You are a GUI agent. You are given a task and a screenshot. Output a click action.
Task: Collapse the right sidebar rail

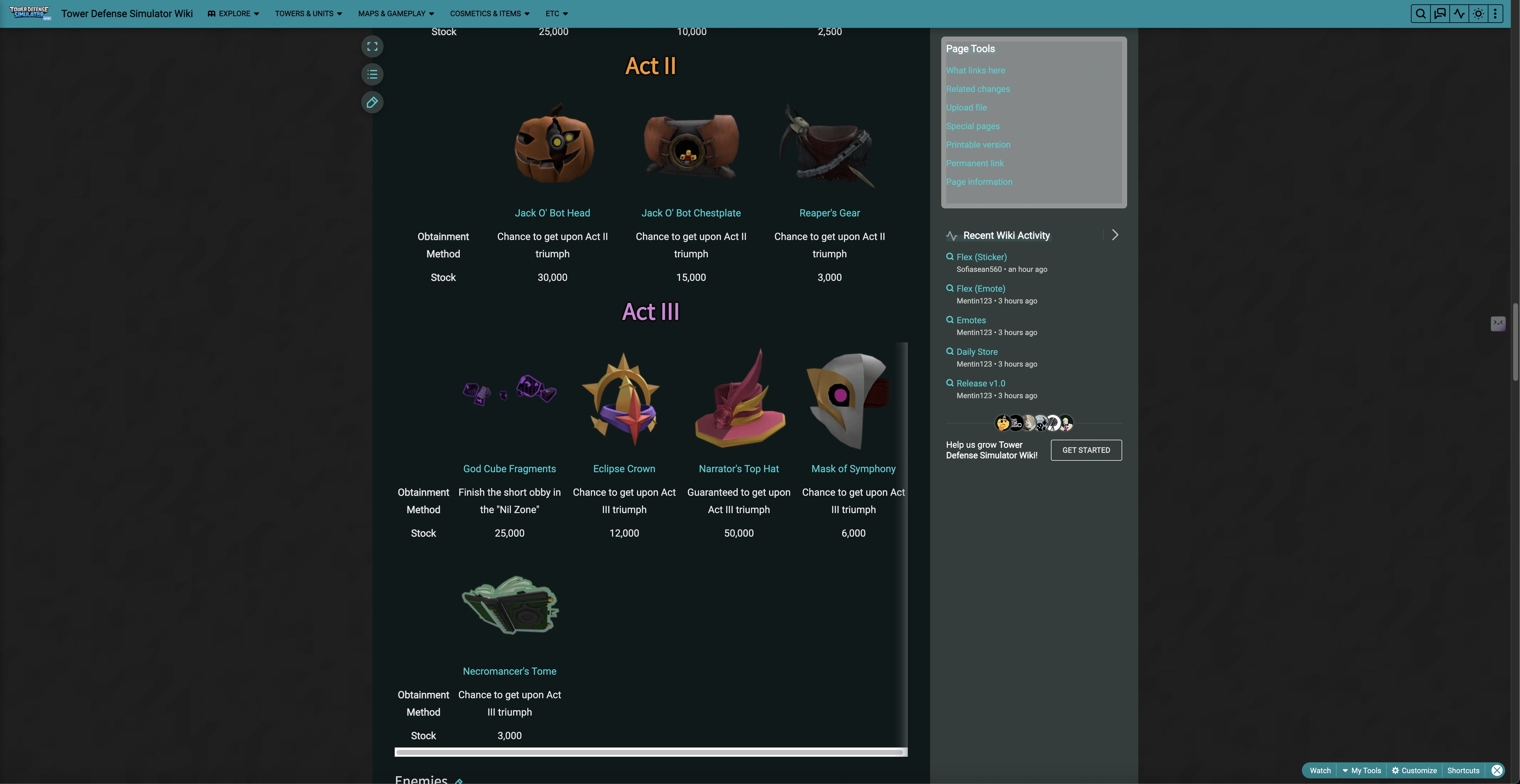point(1498,323)
